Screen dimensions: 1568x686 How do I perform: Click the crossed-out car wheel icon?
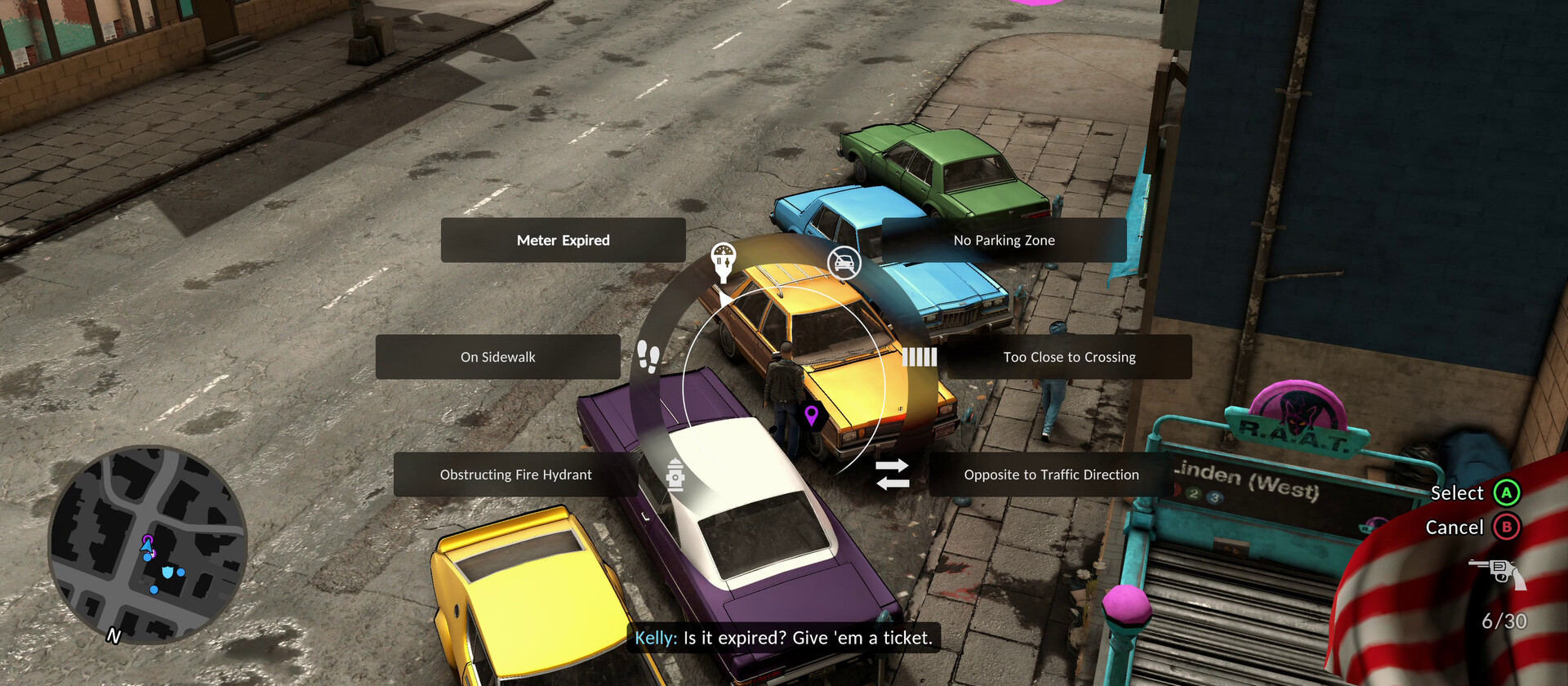(x=844, y=263)
